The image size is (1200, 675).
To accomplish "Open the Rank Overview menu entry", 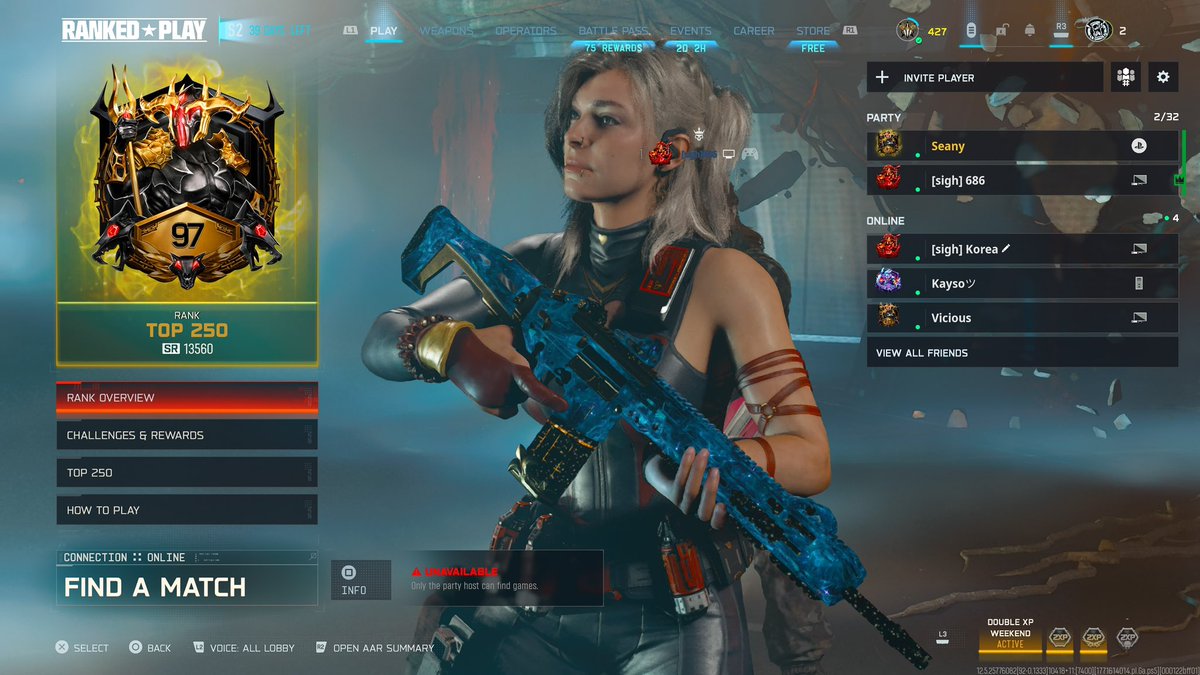I will tap(187, 398).
